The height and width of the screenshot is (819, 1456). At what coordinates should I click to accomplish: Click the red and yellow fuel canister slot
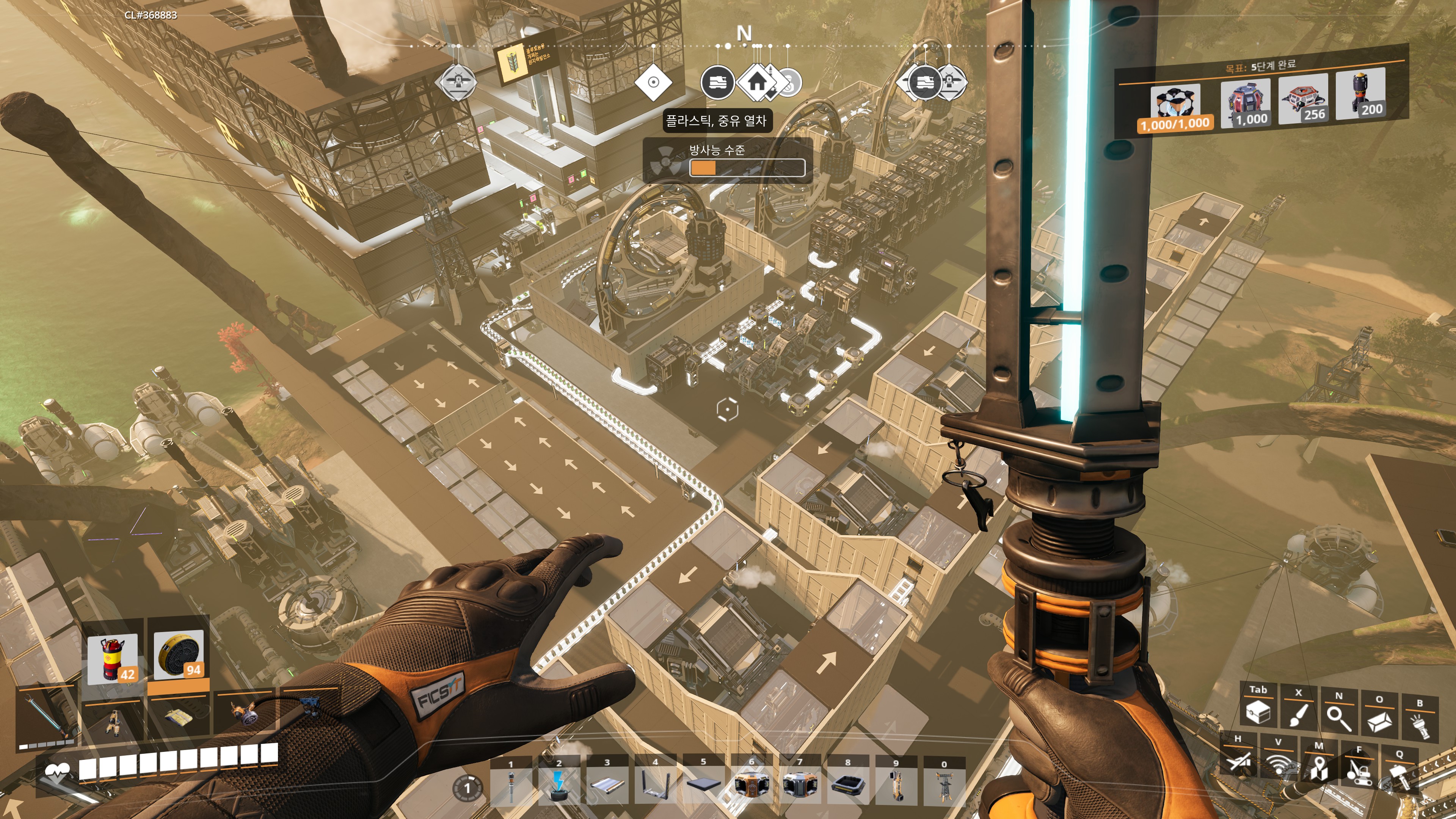[113, 659]
